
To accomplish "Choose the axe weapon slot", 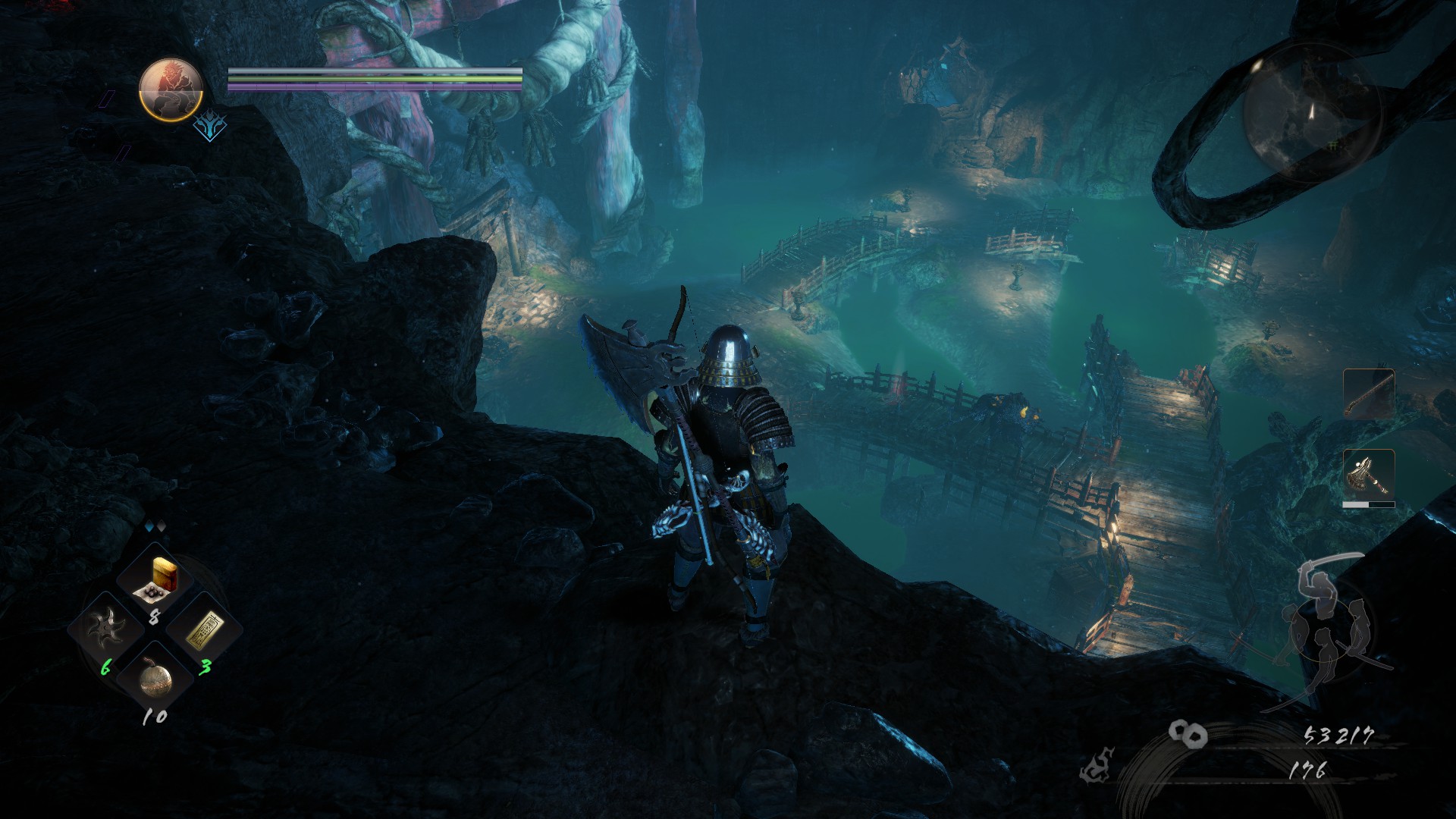I will (1369, 475).
